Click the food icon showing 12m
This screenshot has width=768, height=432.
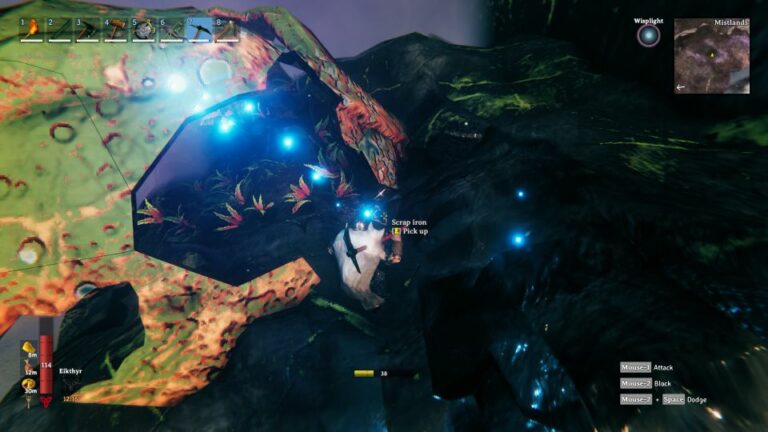tap(30, 366)
